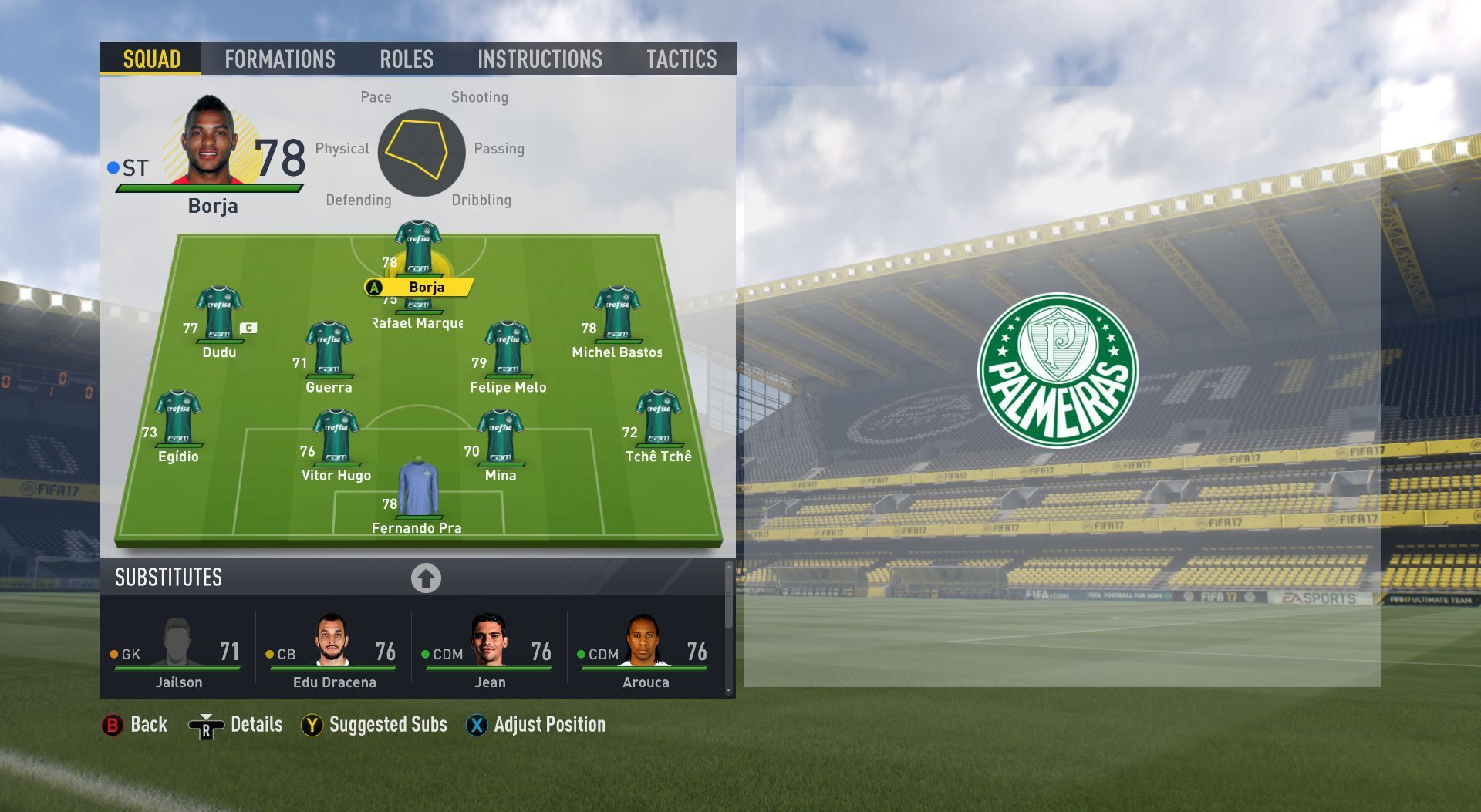Show the Tactics tab
Viewport: 1481px width, 812px height.
pos(681,59)
